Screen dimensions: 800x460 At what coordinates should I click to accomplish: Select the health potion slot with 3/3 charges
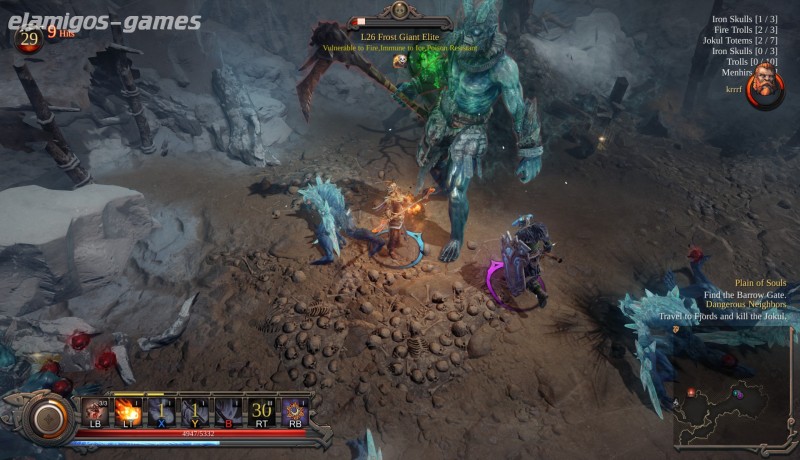[97, 410]
